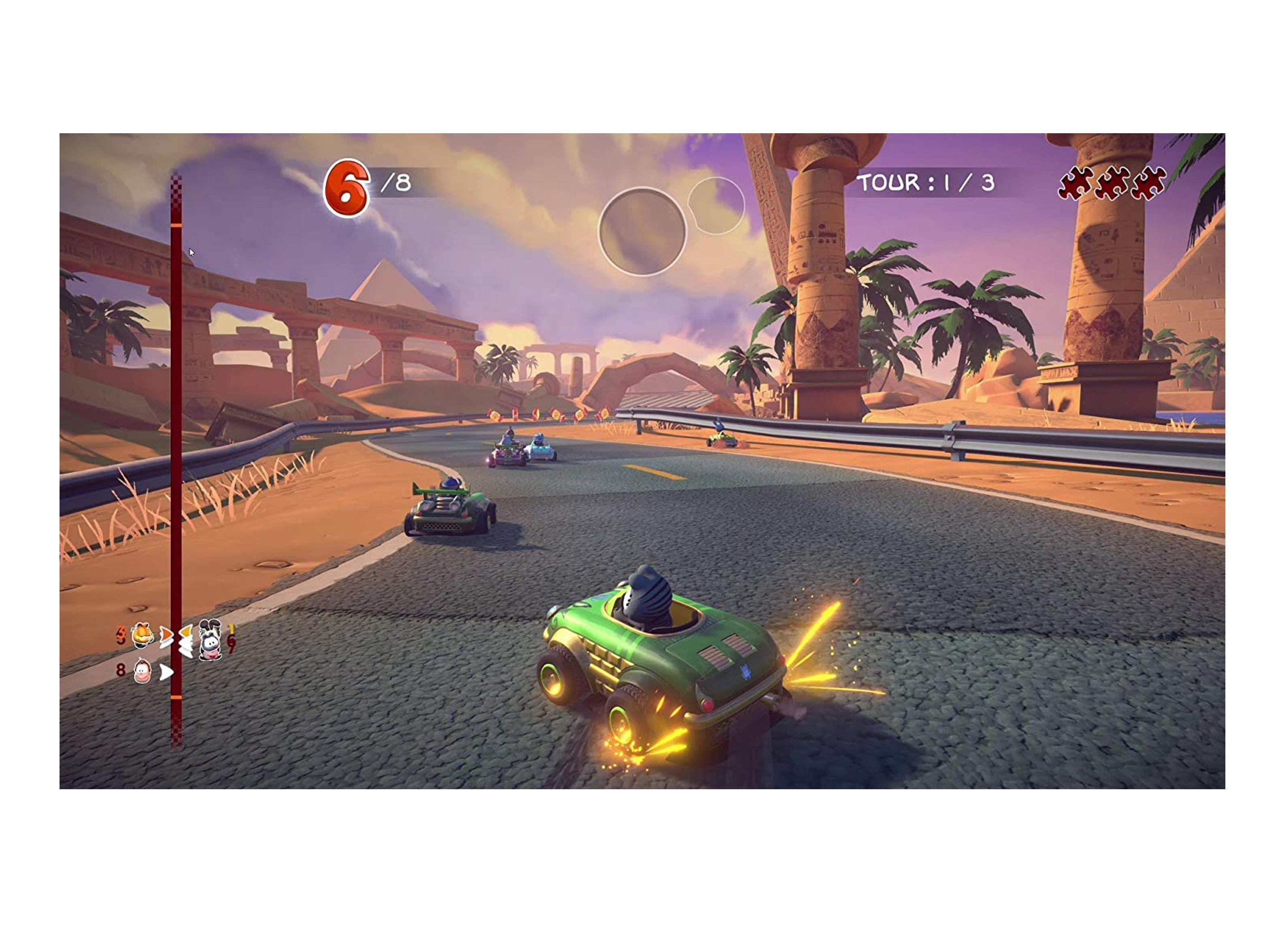The image size is (1276, 952).
Task: Select the middle puzzle piece icon
Action: click(x=1112, y=183)
